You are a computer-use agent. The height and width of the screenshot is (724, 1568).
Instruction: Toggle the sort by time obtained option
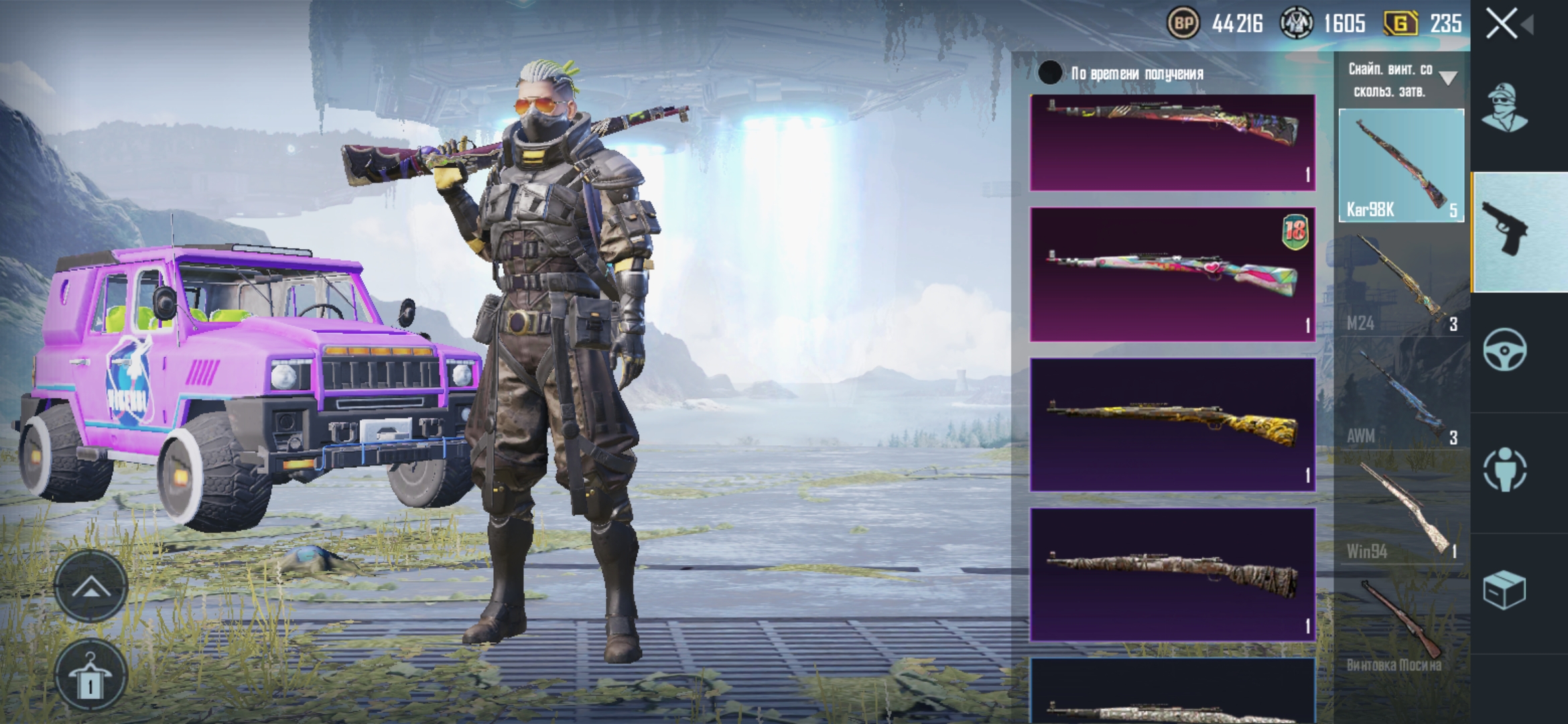pos(1050,73)
